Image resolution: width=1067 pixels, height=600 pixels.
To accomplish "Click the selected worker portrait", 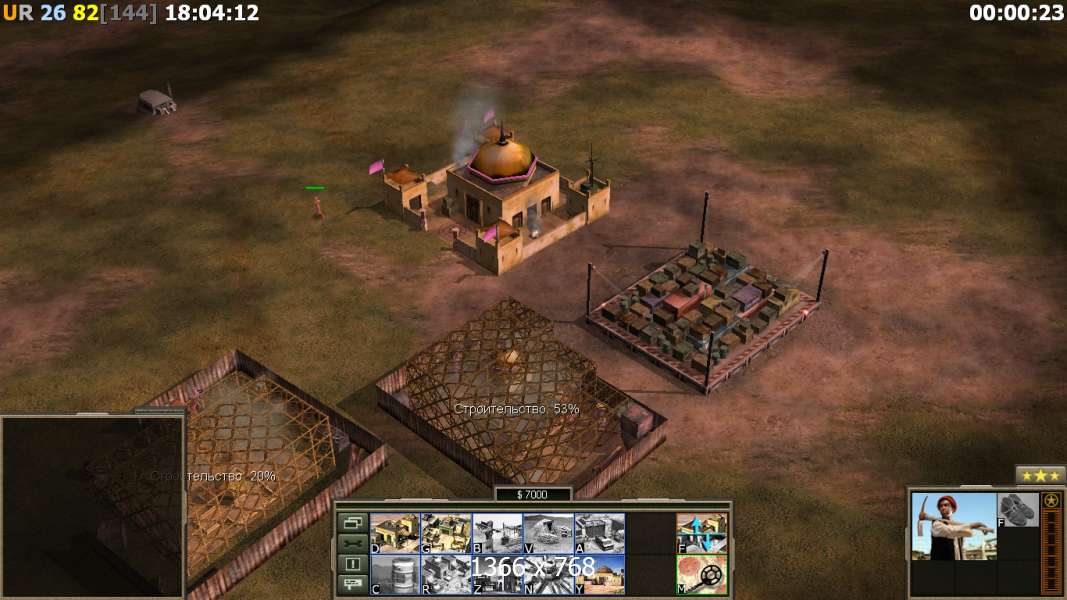I will pyautogui.click(x=954, y=525).
